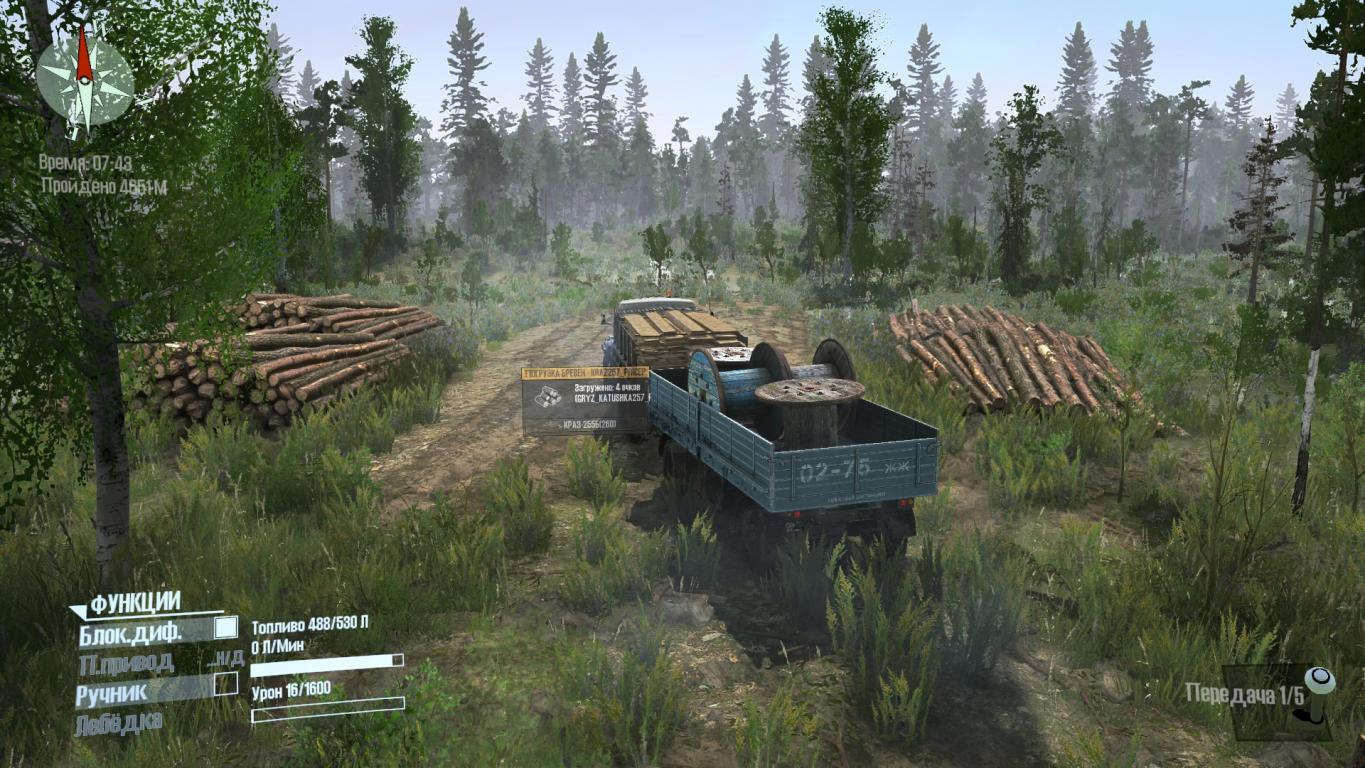This screenshot has width=1365, height=768.
Task: Toggle the Блок.диф. differential lock checkbox
Action: [x=226, y=628]
